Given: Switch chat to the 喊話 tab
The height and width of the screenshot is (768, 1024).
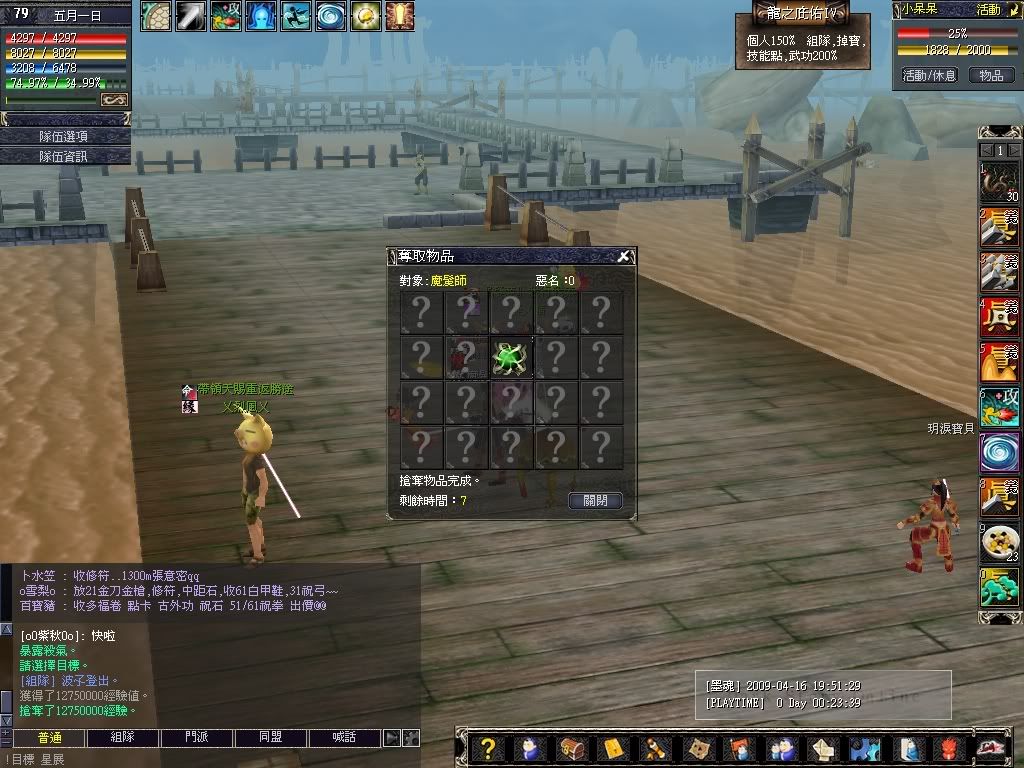Looking at the screenshot, I should [345, 737].
